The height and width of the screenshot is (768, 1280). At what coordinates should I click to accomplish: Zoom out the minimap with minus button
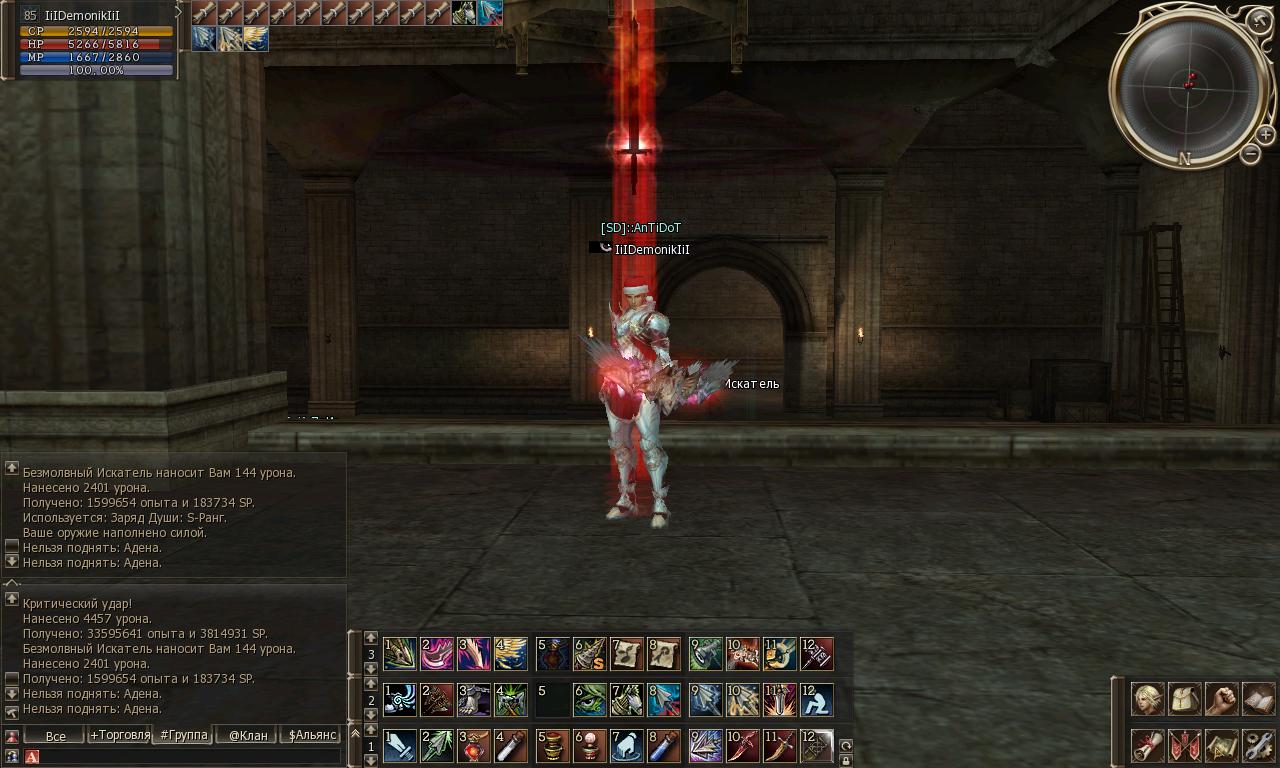(x=1250, y=154)
